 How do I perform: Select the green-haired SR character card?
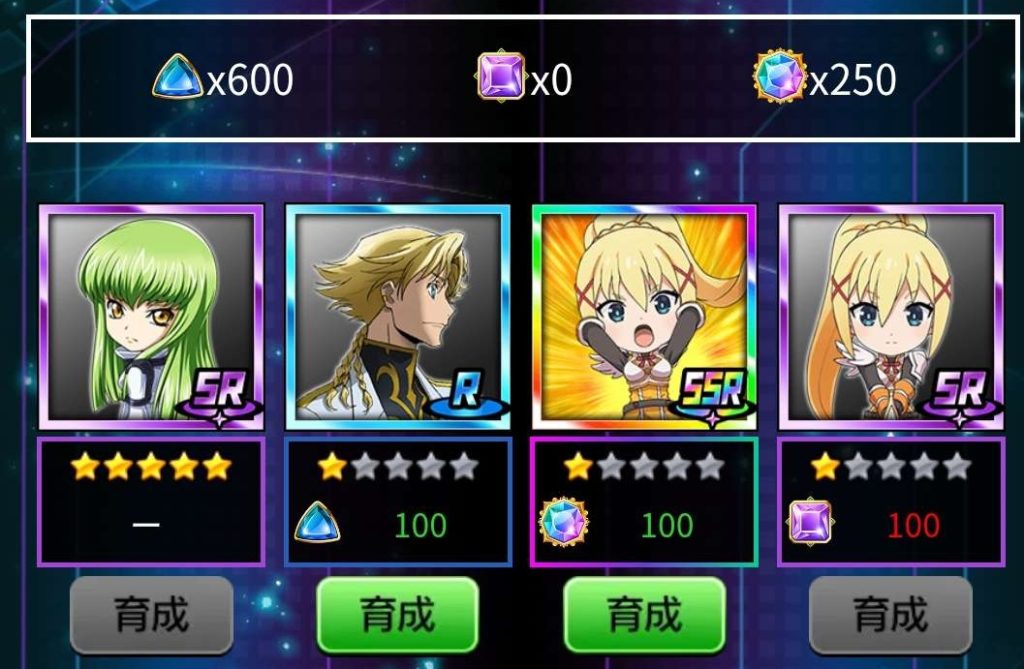pyautogui.click(x=151, y=316)
